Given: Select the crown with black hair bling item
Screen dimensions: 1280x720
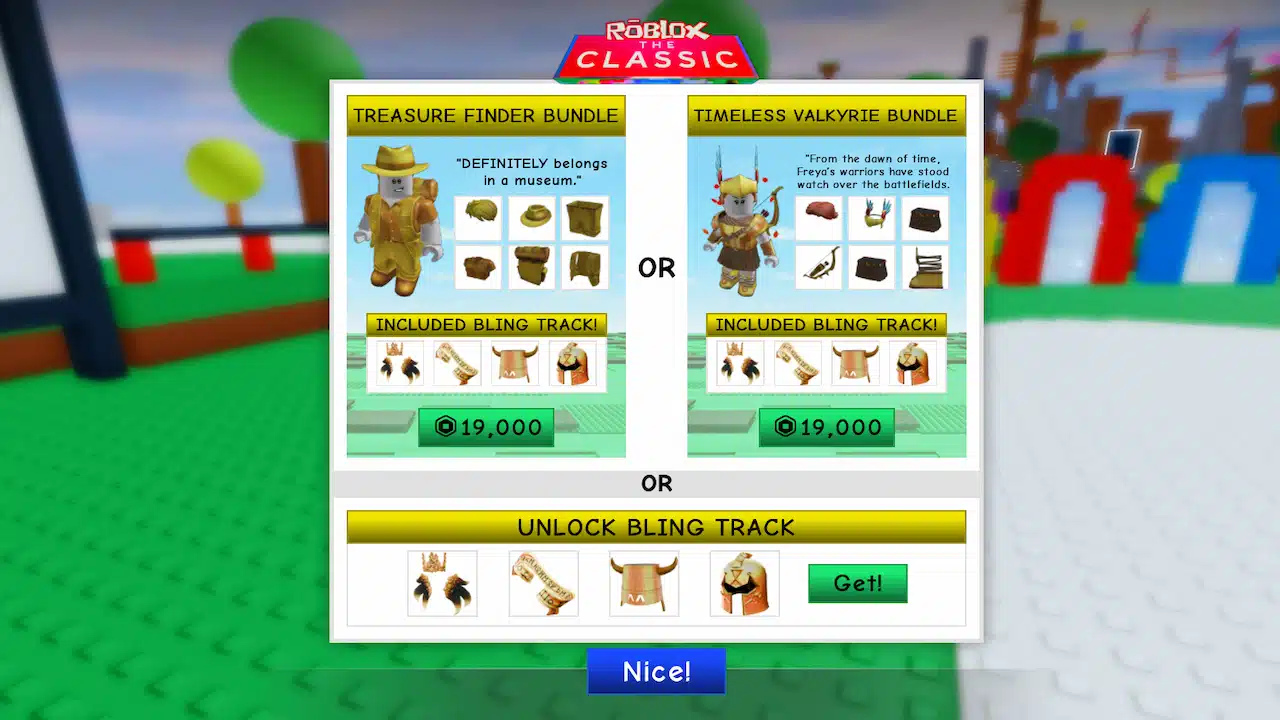Looking at the screenshot, I should 442,583.
